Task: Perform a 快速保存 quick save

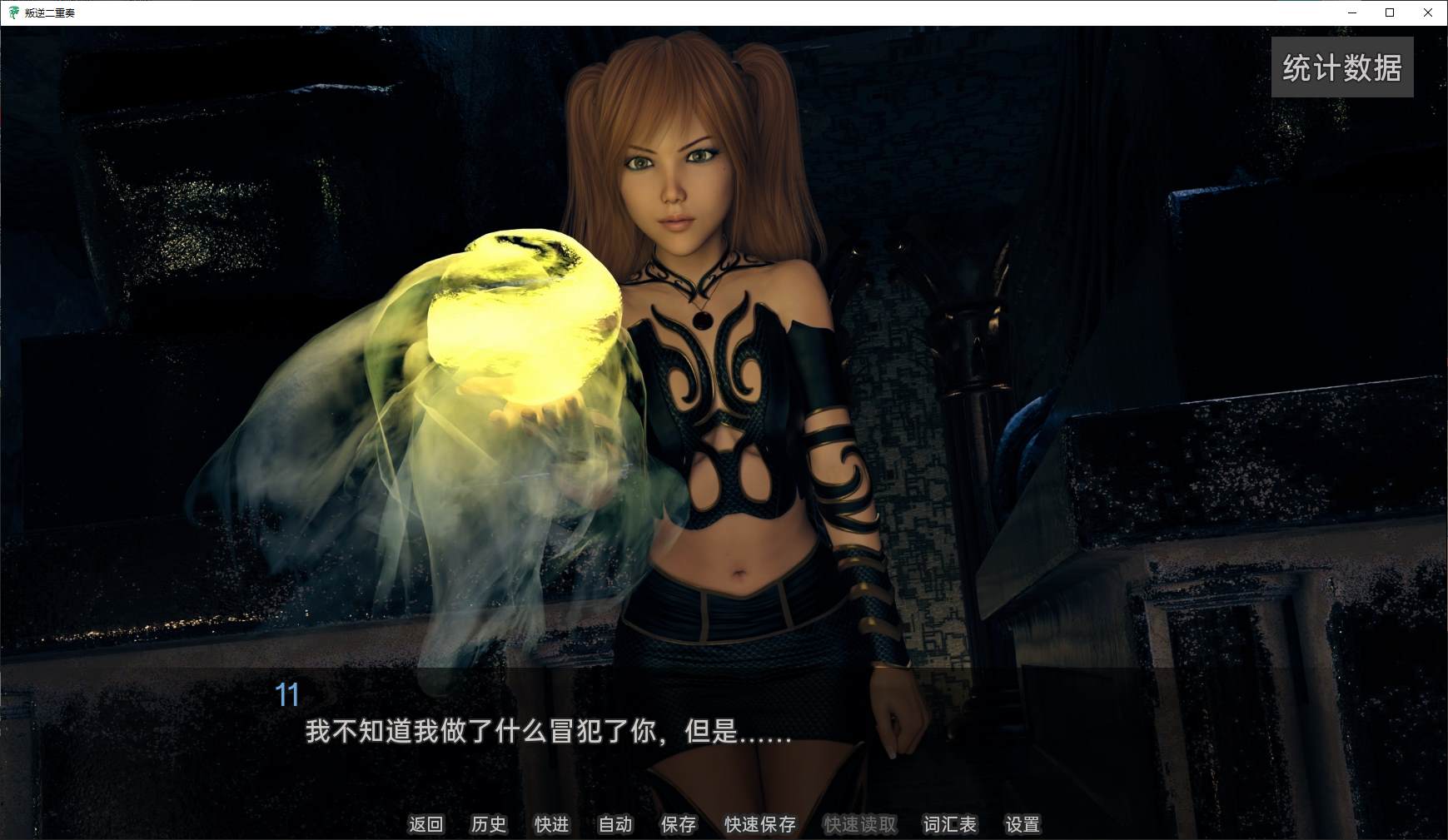Action: [759, 824]
